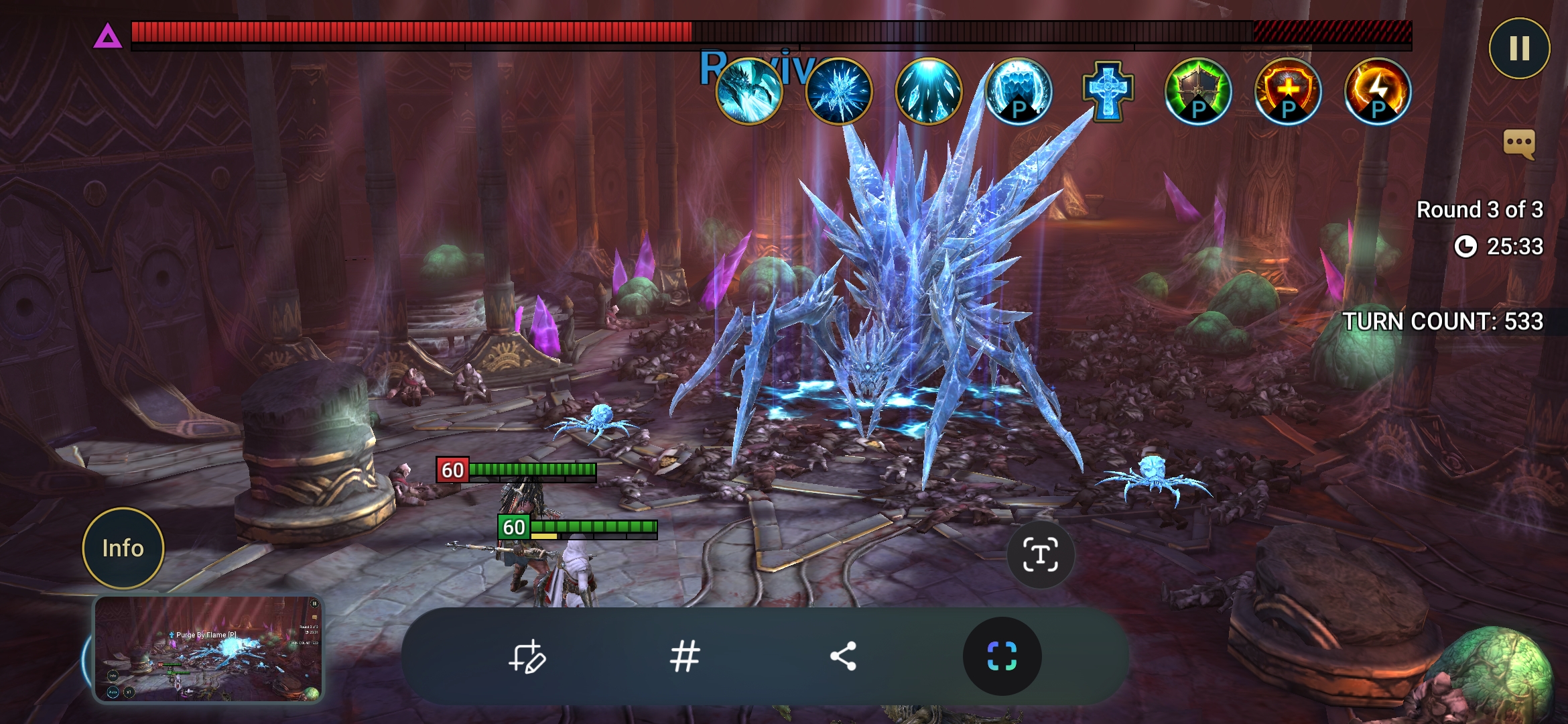Inspect the green shield passive icon
Screen dimensions: 1568x724
point(1198,91)
